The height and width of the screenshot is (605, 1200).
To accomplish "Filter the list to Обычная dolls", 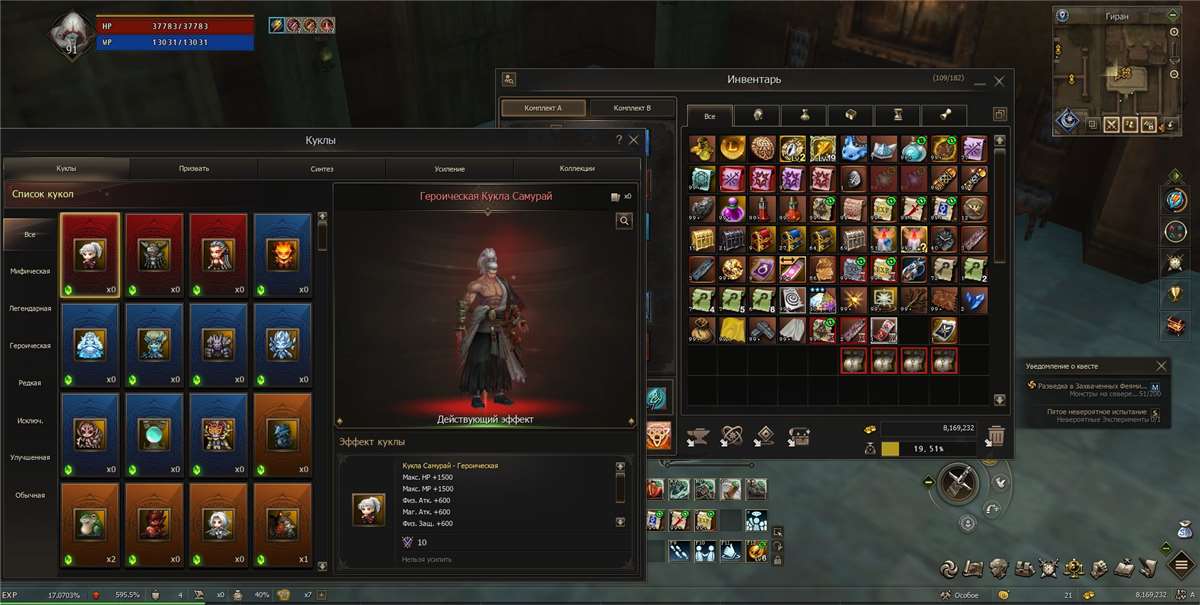I will [29, 495].
